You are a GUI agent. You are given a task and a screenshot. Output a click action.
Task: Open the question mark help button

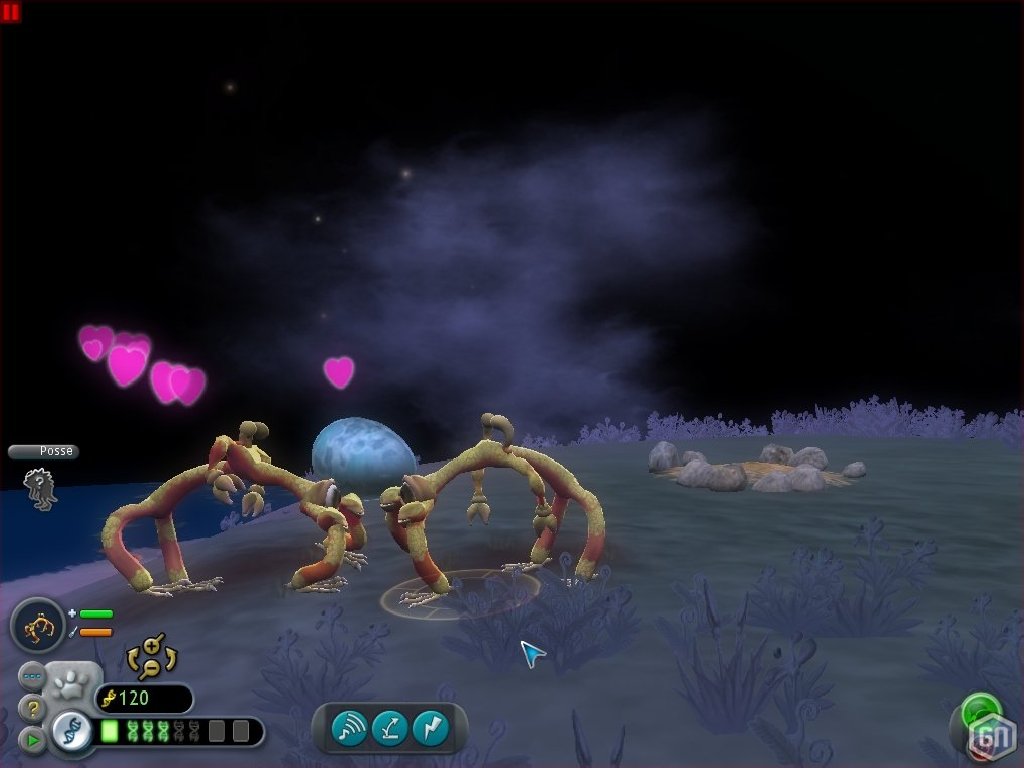[32, 709]
